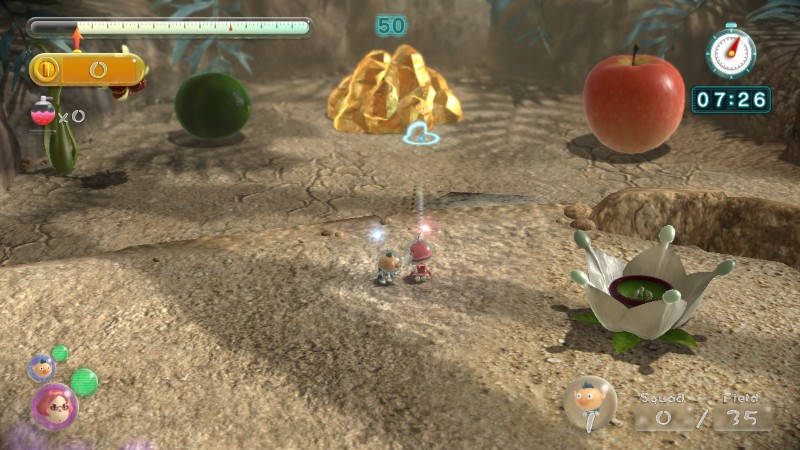Click the gold coin icon on the score bar
Image resolution: width=800 pixels, height=450 pixels.
click(x=46, y=69)
